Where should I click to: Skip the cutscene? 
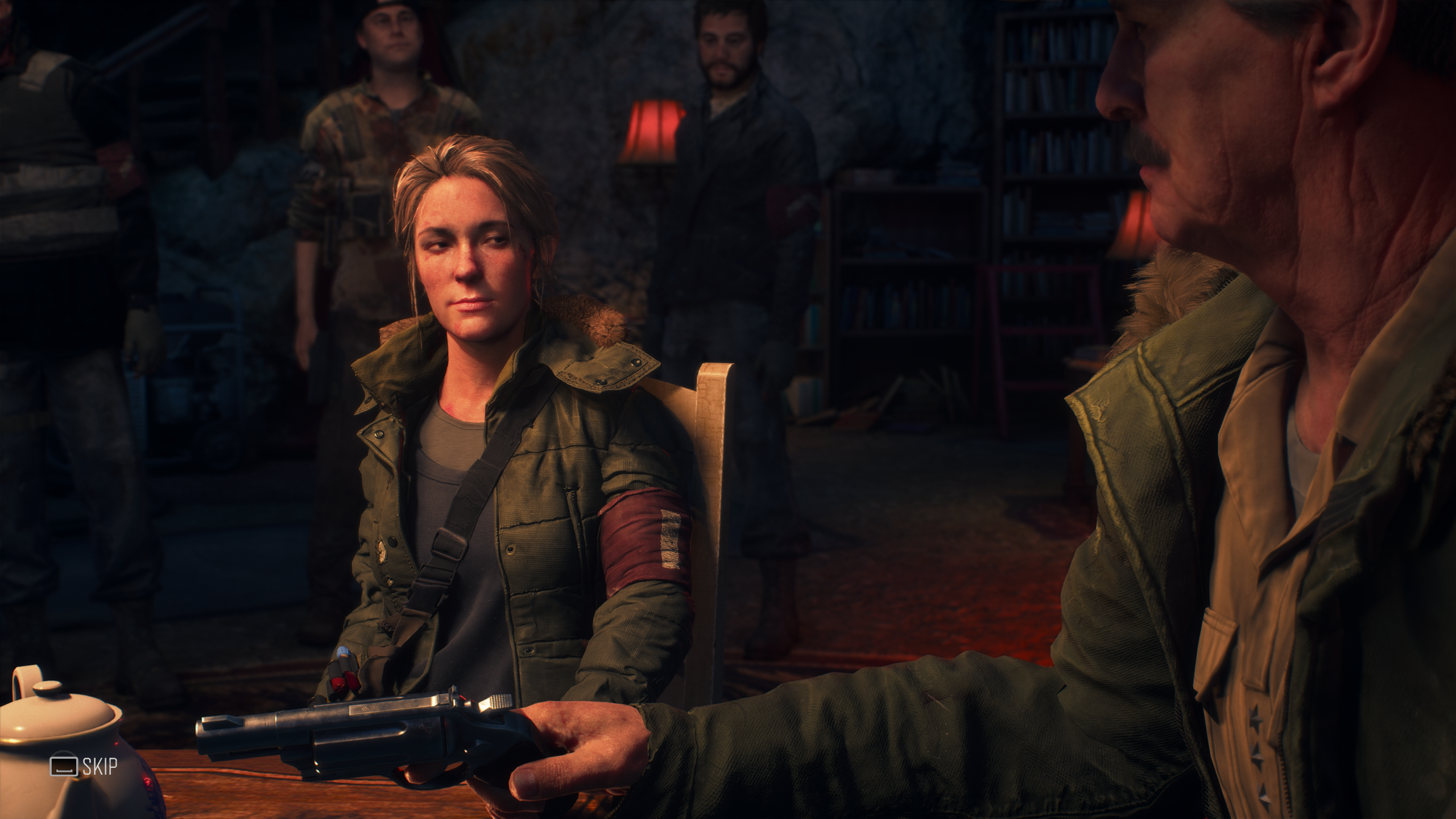[84, 766]
